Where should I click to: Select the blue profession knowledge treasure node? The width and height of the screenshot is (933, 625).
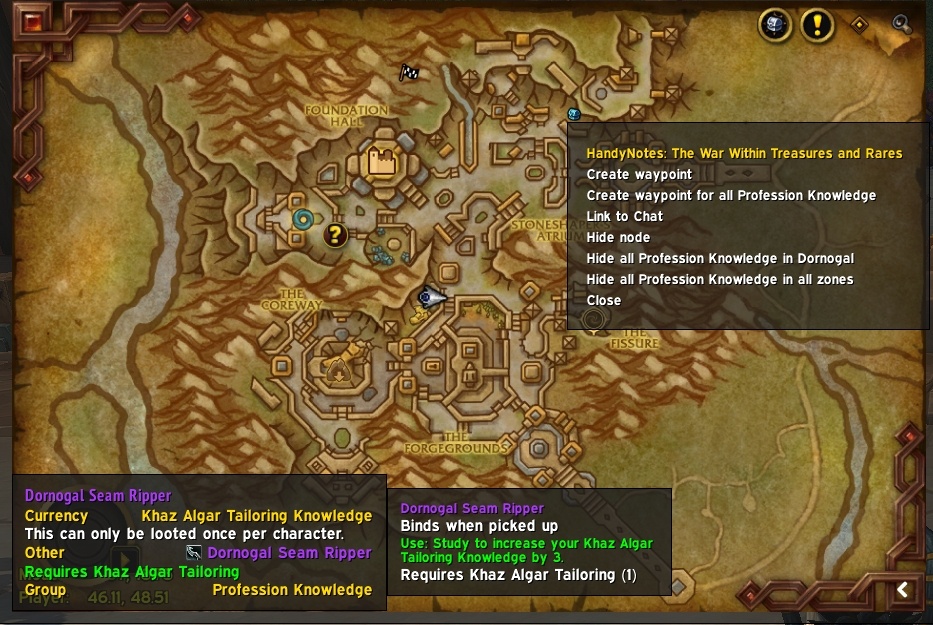point(574,114)
